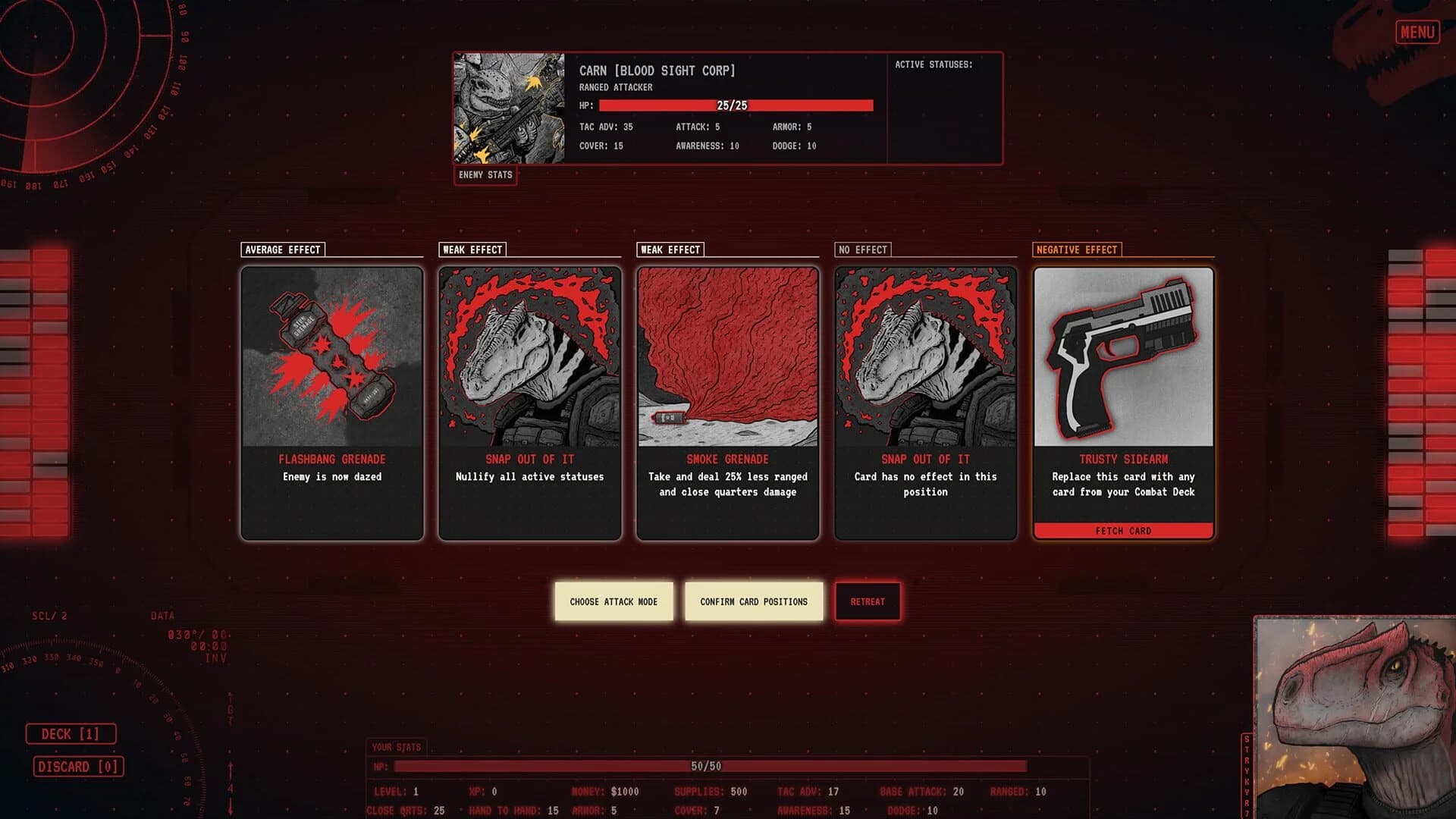Image resolution: width=1456 pixels, height=819 pixels.
Task: Choose Attack Mode
Action: 613,601
